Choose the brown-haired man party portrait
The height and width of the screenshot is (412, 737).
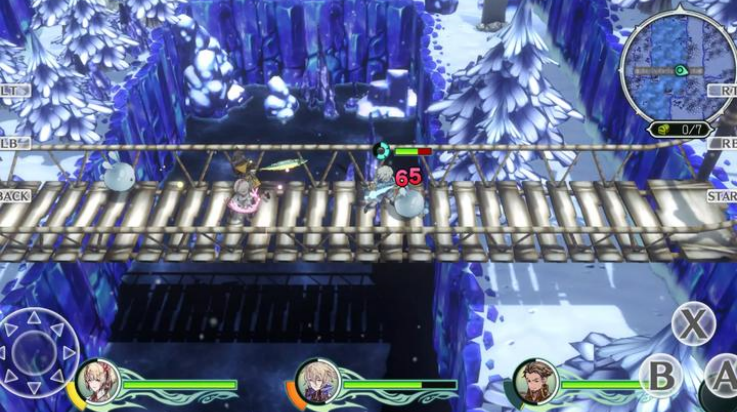click(533, 380)
